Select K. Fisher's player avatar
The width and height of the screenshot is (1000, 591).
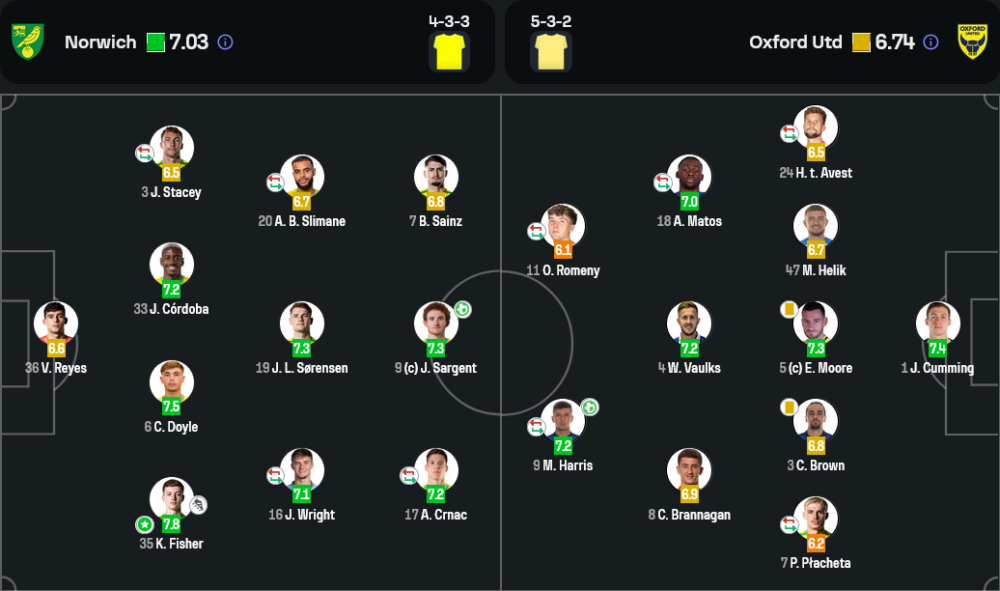172,500
